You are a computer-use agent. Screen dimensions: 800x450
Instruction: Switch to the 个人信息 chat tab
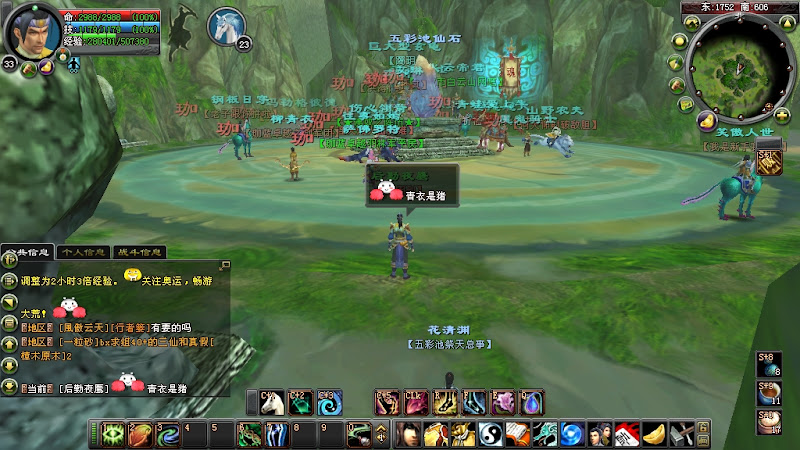click(x=83, y=252)
